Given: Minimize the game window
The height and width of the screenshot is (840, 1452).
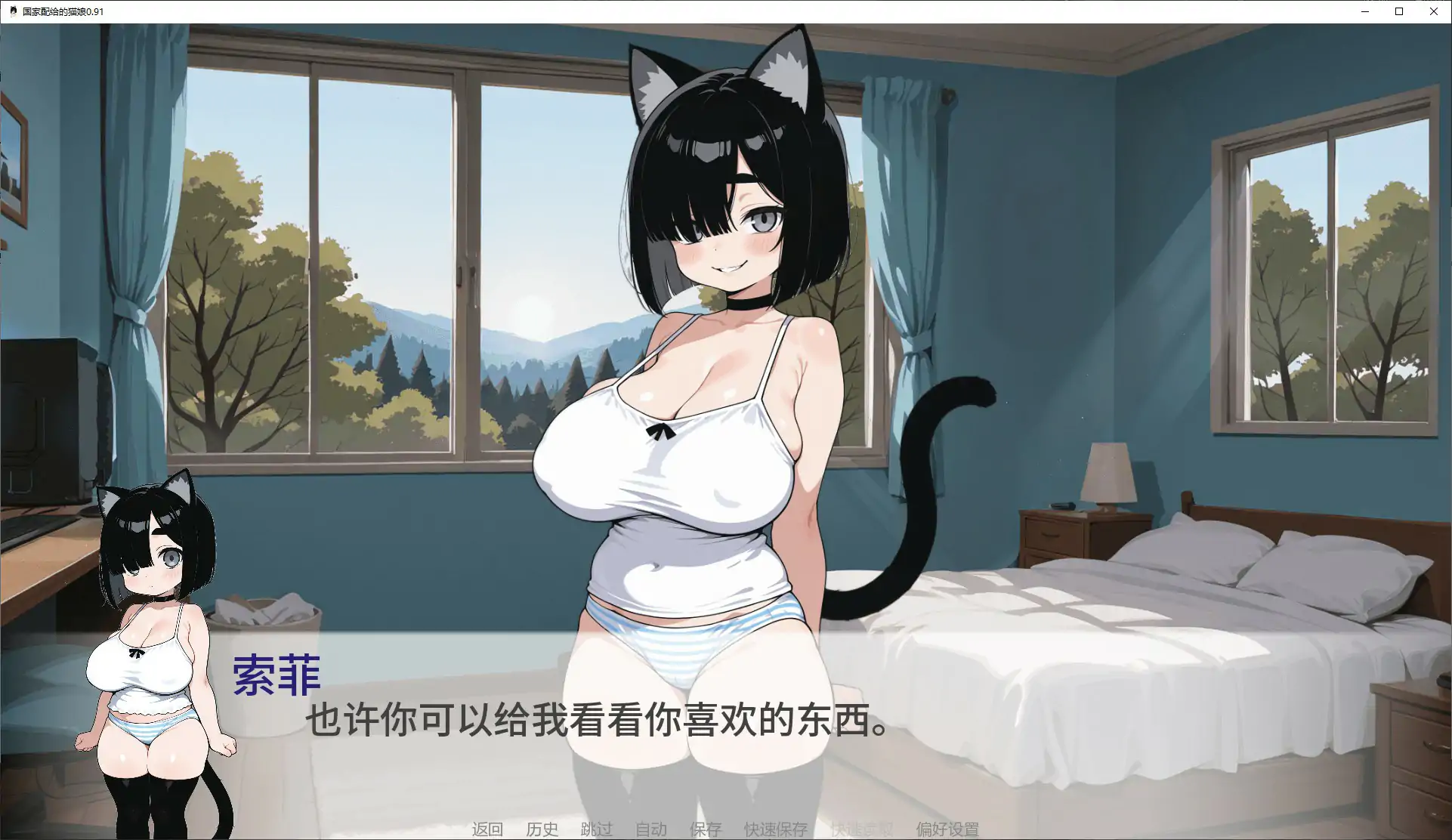Looking at the screenshot, I should pyautogui.click(x=1364, y=11).
